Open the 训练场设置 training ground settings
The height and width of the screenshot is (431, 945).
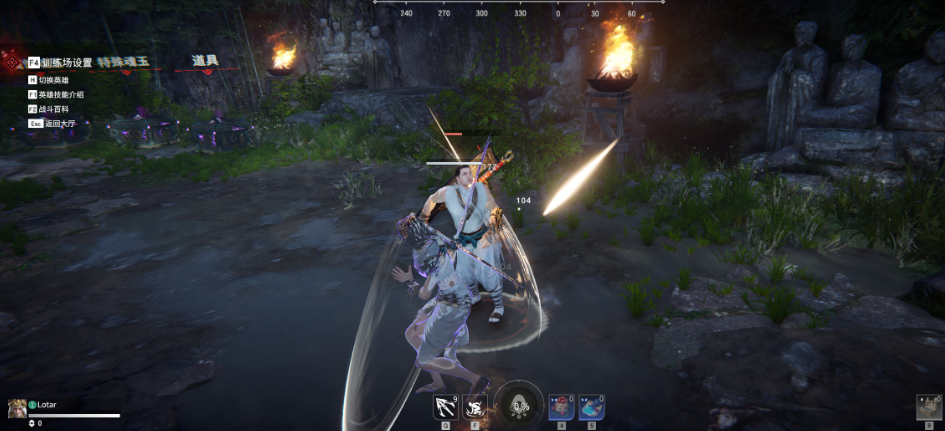[x=60, y=62]
